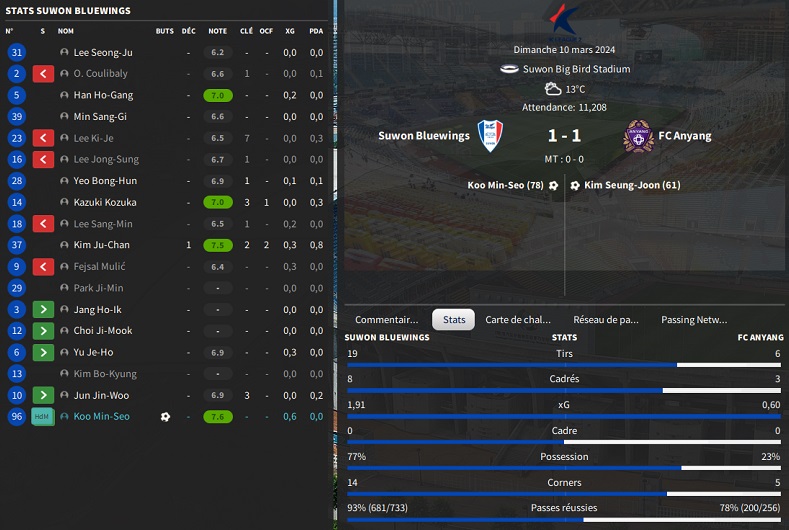Switch to the Commentaire tab
Viewport: 789px width, 530px height.
387,320
